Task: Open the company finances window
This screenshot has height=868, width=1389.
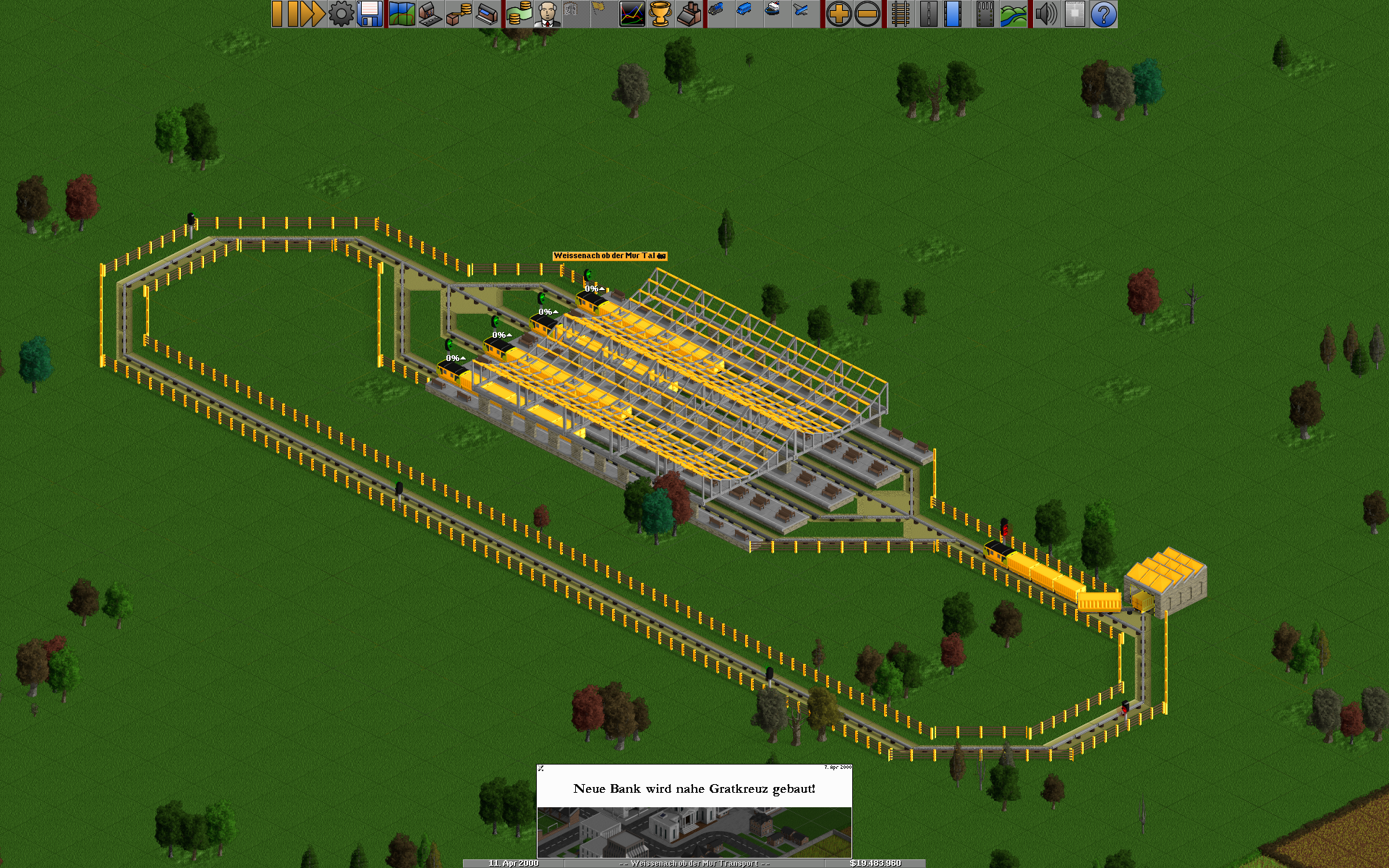Action: [519, 14]
